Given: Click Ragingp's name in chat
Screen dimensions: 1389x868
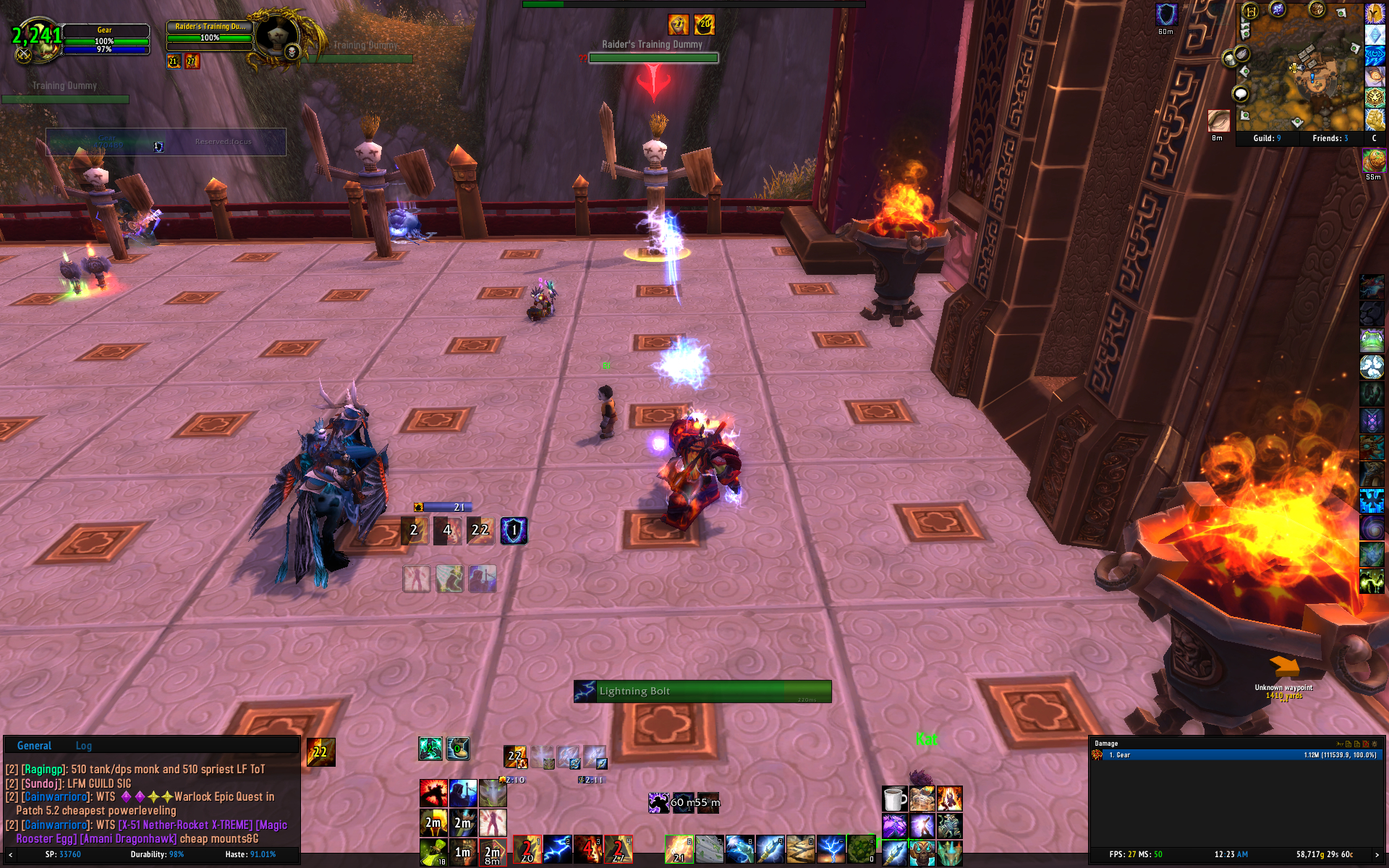Looking at the screenshot, I should click(x=43, y=769).
